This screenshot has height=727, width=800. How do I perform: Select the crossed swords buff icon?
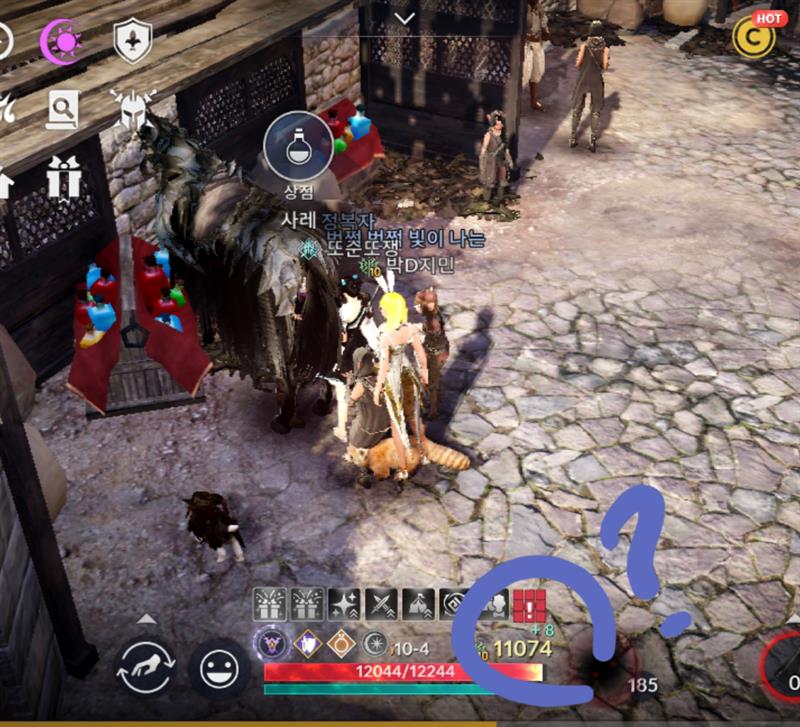tap(381, 605)
